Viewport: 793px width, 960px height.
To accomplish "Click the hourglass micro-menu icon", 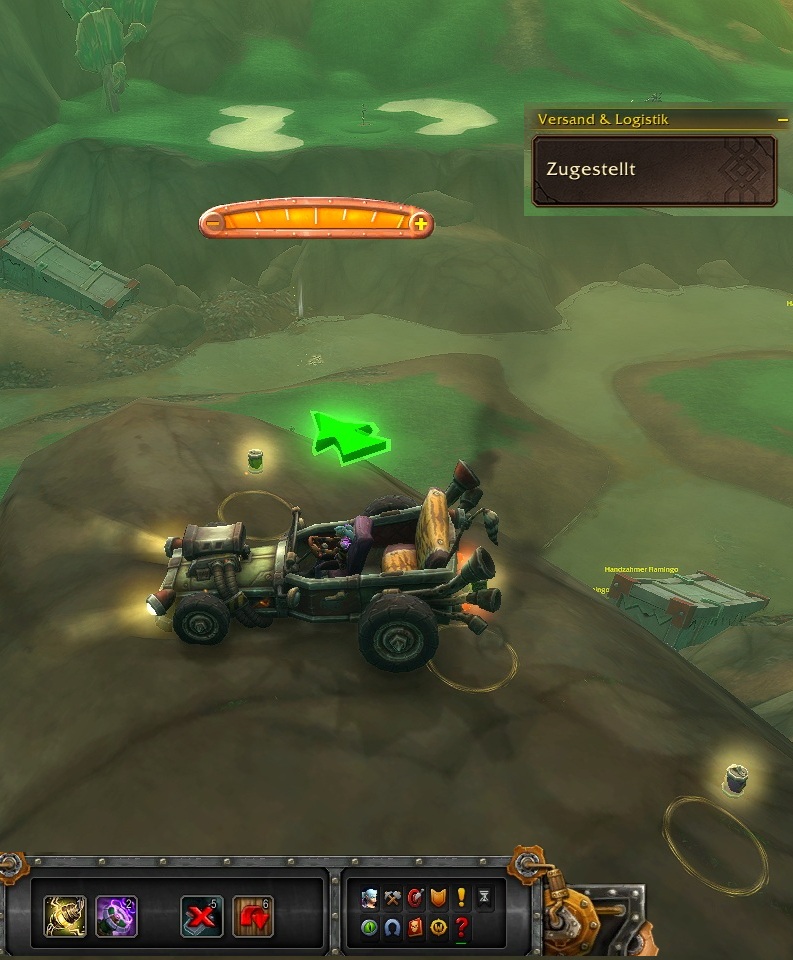I will pos(485,898).
